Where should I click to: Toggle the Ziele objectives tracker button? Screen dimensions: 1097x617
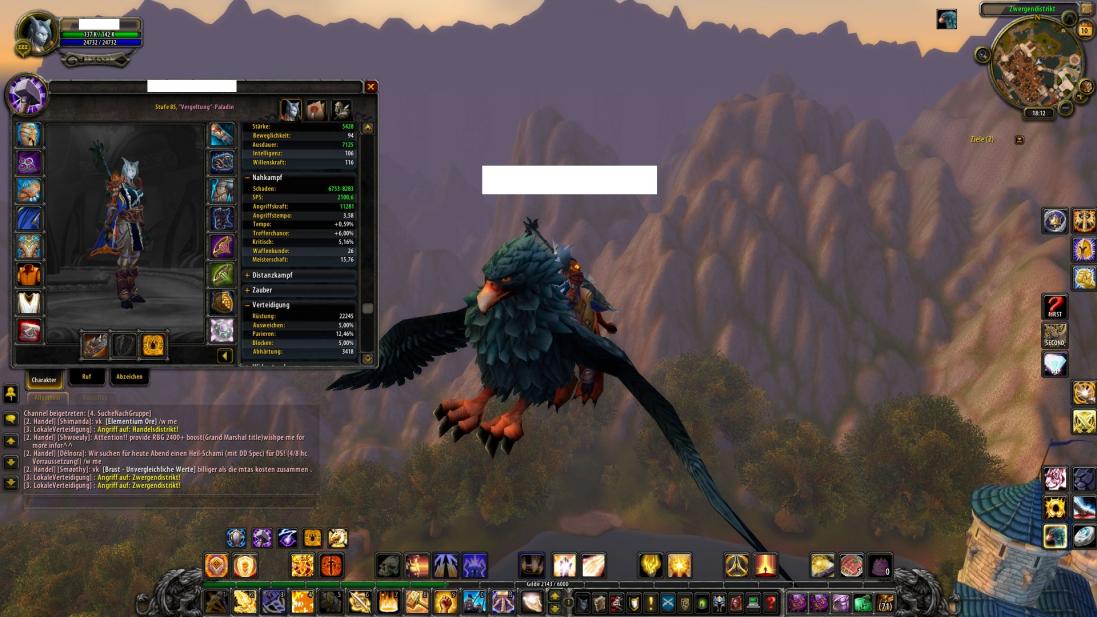click(x=1019, y=139)
